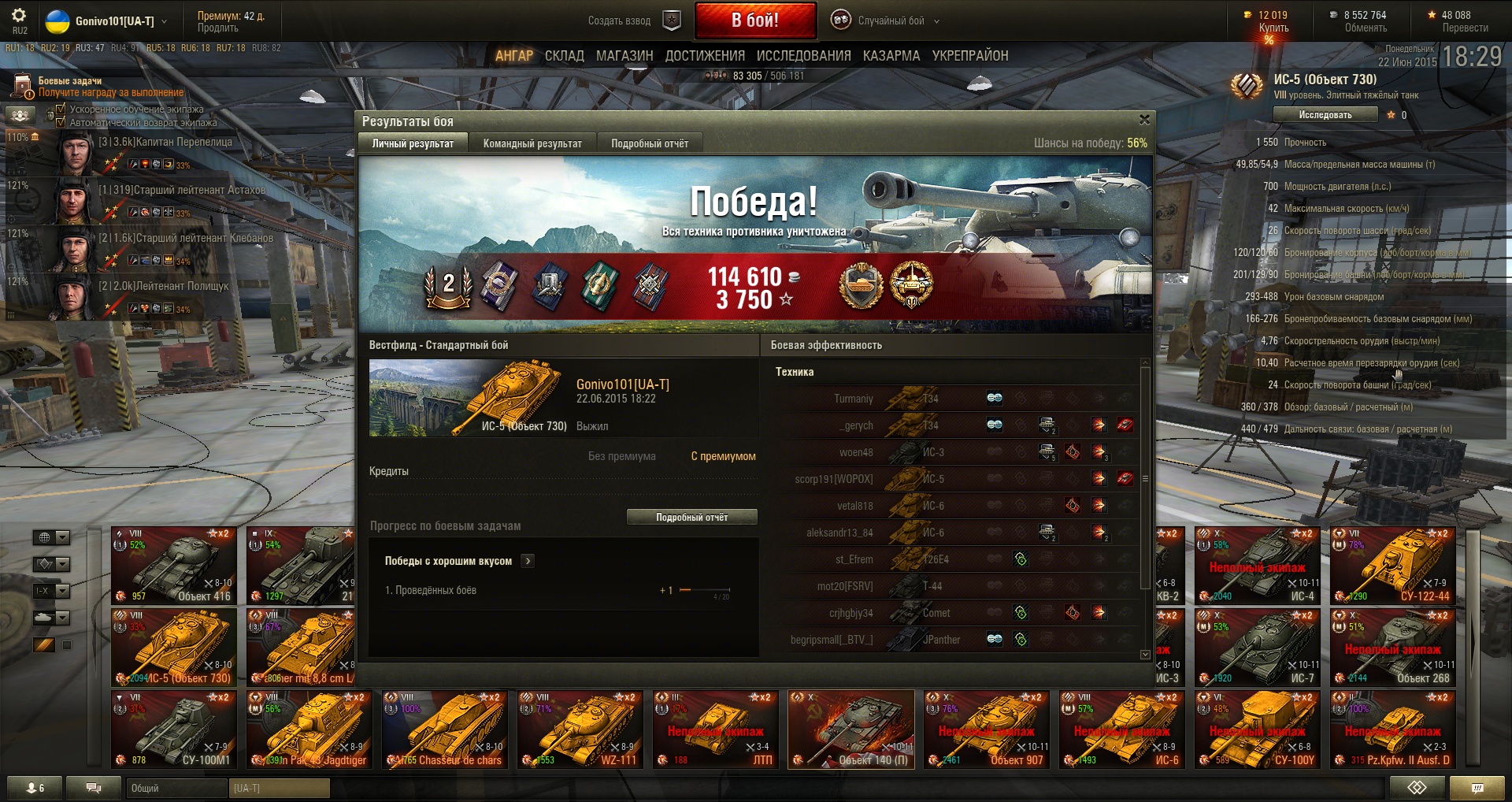Viewport: 1512px width, 802px height.
Task: Open the game settings gear menu
Action: click(19, 16)
